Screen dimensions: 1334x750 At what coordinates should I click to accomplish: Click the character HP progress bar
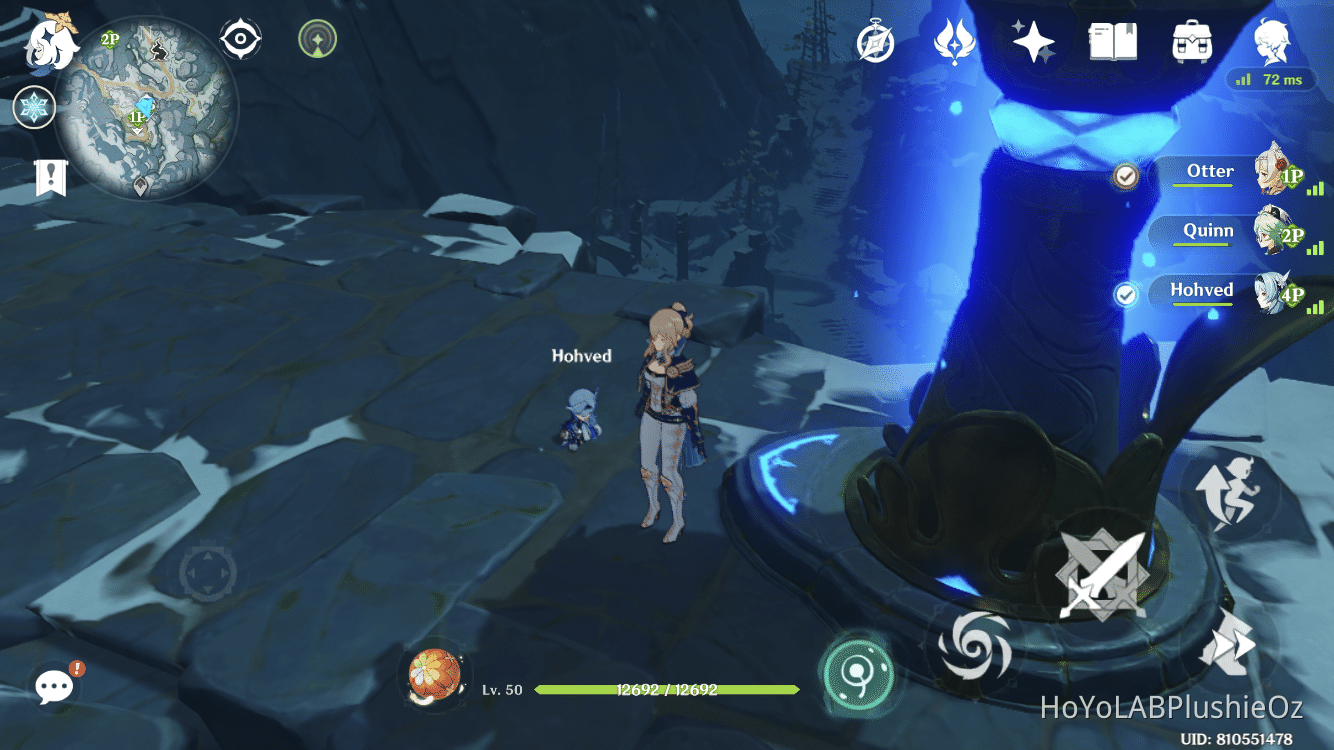pyautogui.click(x=665, y=689)
